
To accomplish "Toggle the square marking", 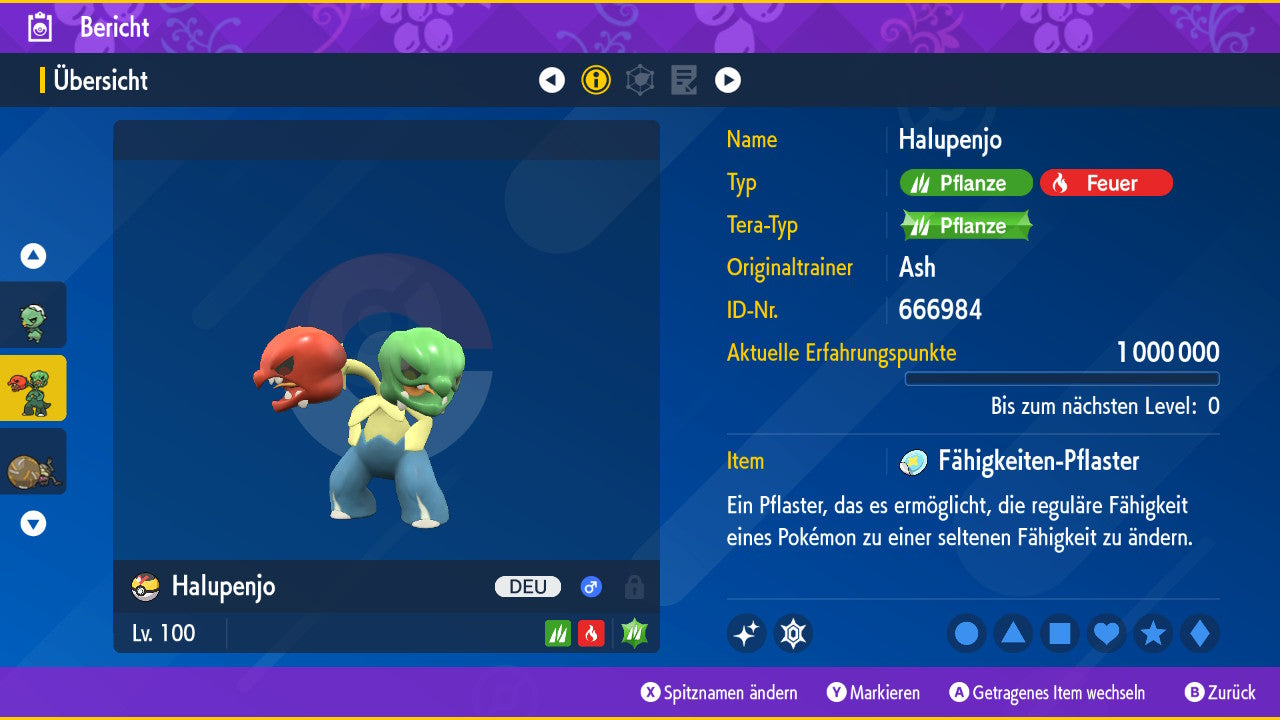I will [1060, 634].
